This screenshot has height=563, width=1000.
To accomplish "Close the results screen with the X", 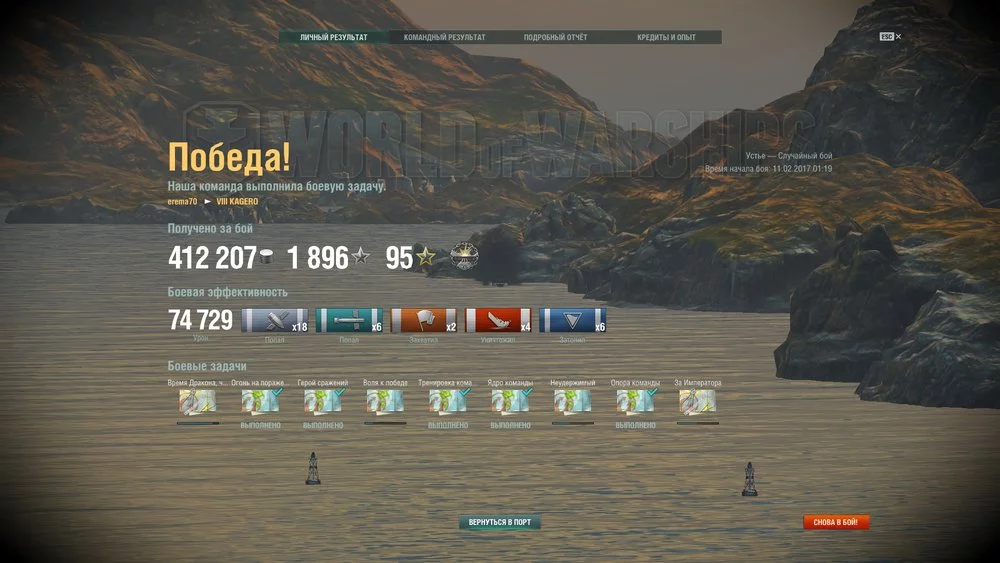I will (898, 37).
